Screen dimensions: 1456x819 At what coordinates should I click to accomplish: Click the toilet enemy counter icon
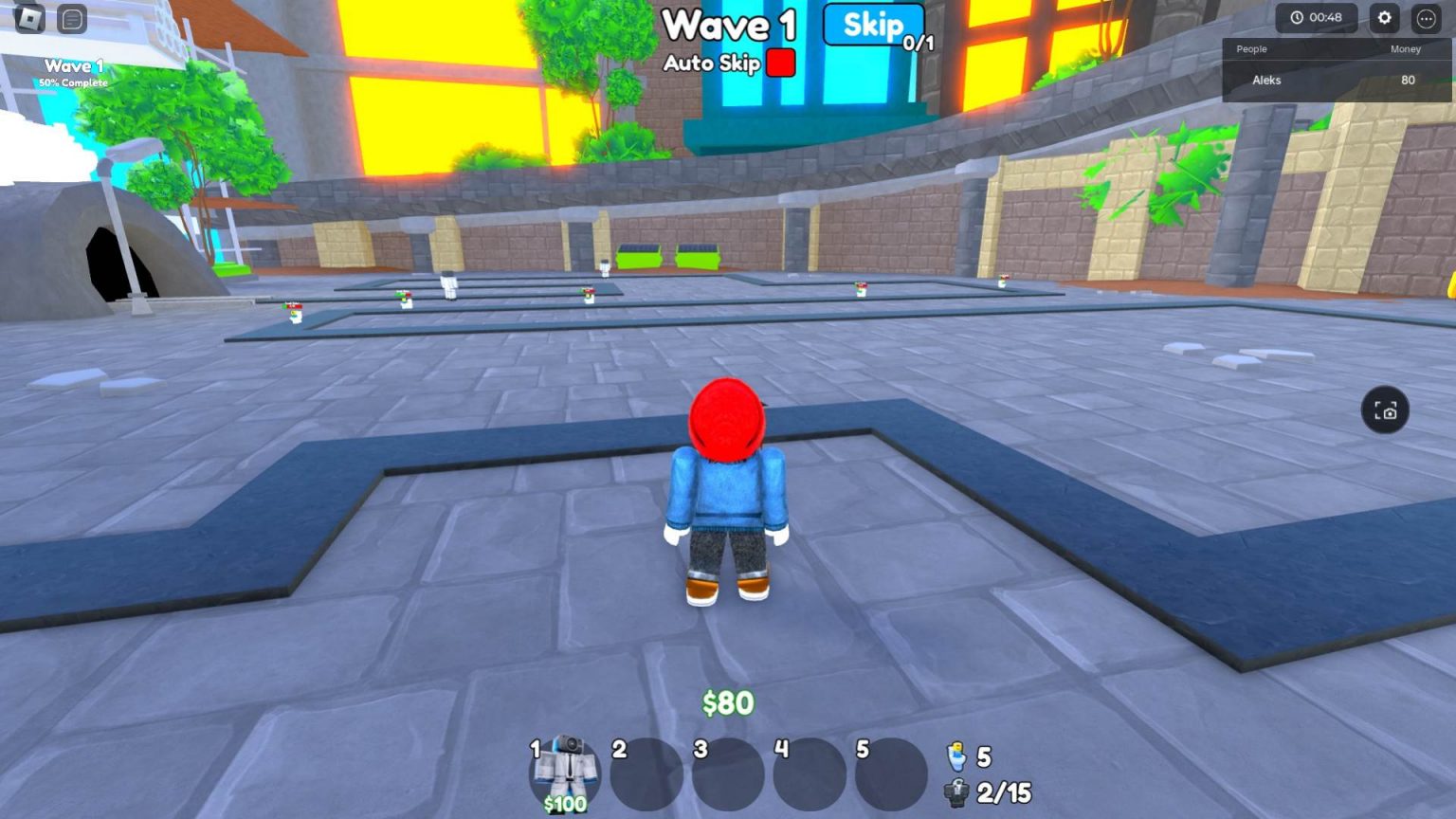(957, 757)
